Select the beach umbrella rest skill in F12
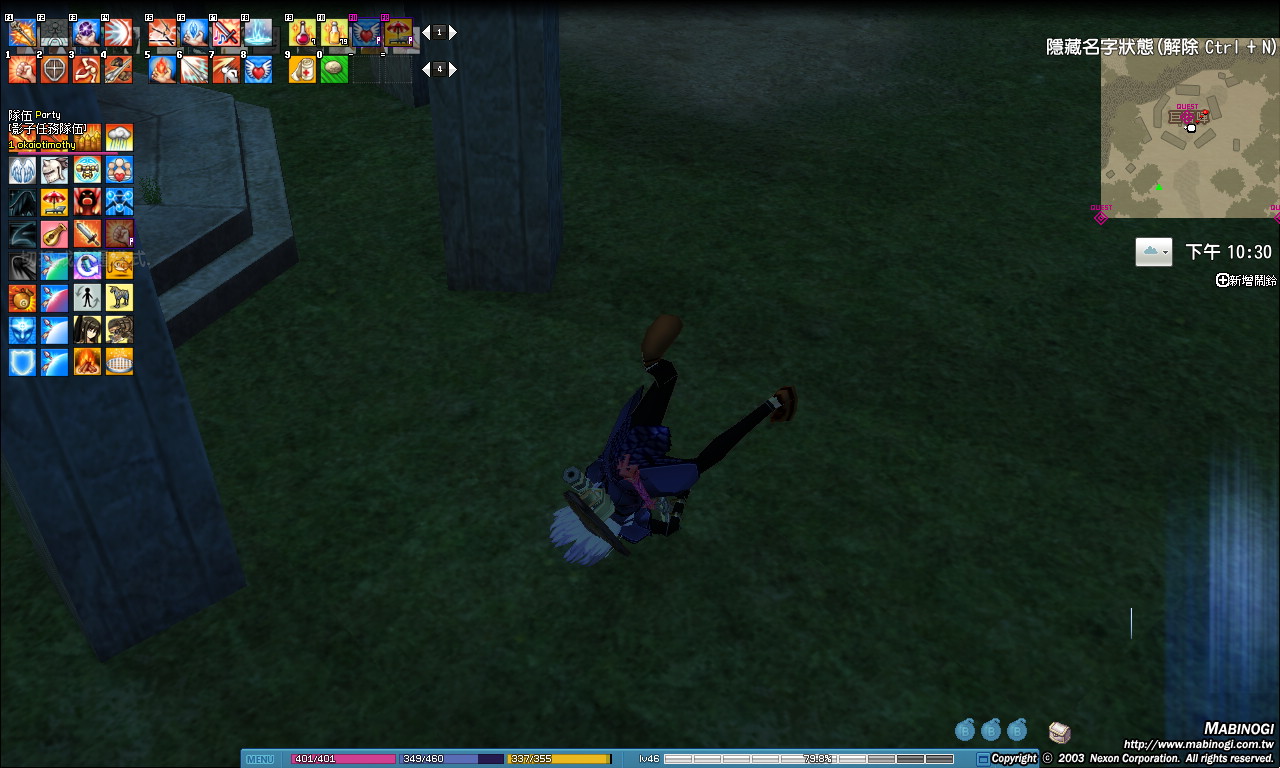 point(398,33)
